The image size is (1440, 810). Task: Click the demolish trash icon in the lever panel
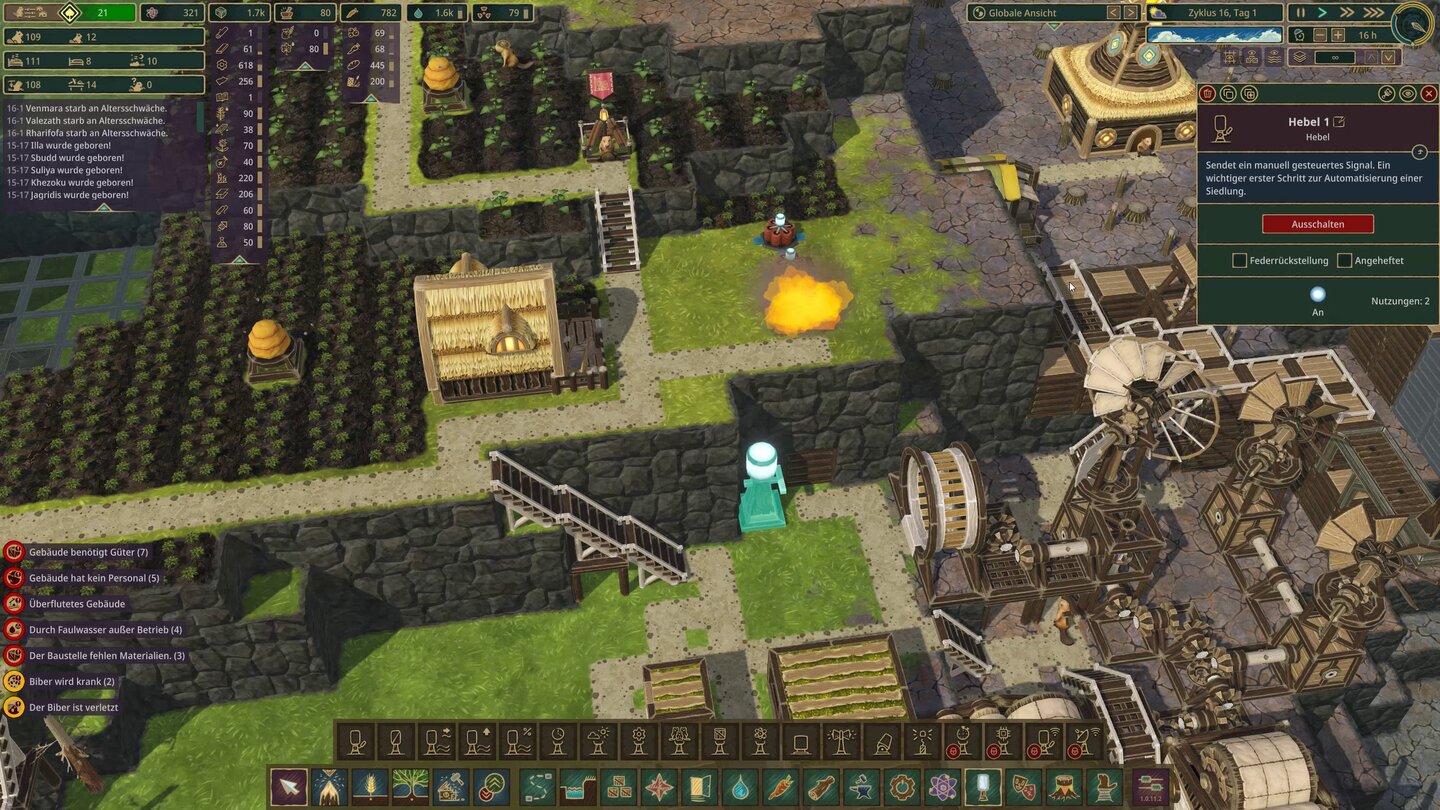pos(1207,94)
